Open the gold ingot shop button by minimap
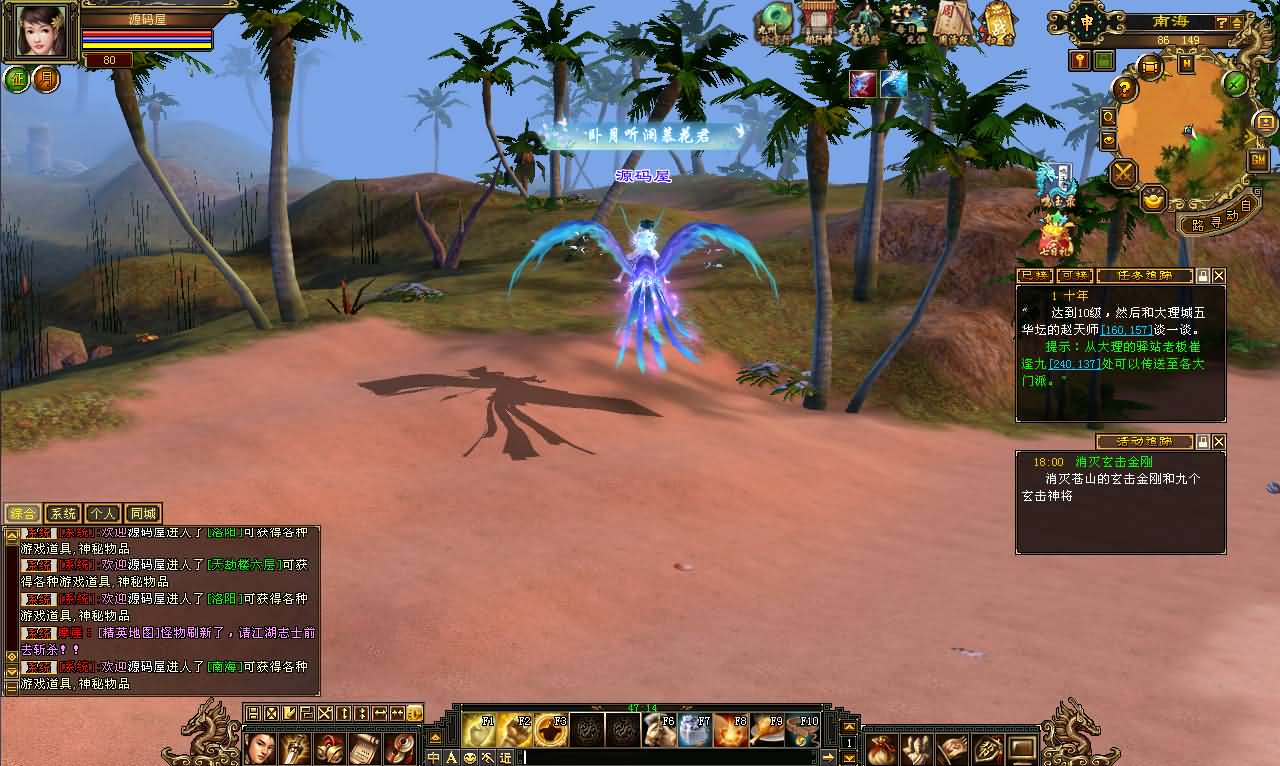The height and width of the screenshot is (766, 1280). click(x=1153, y=198)
